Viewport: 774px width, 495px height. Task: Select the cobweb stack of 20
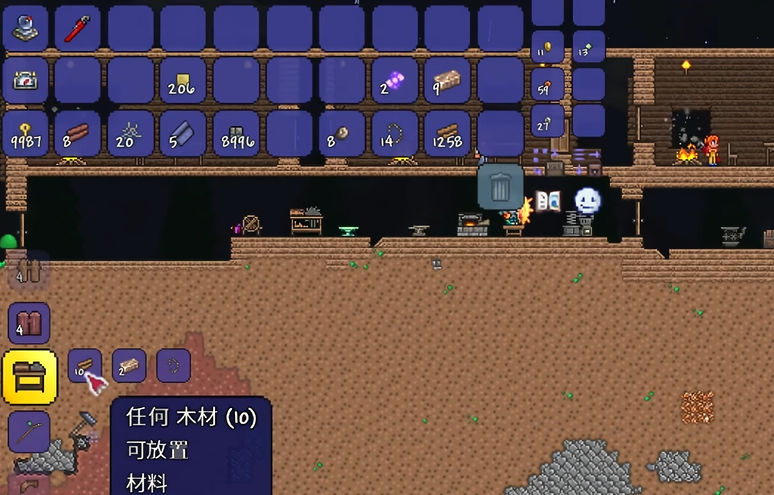coord(130,133)
